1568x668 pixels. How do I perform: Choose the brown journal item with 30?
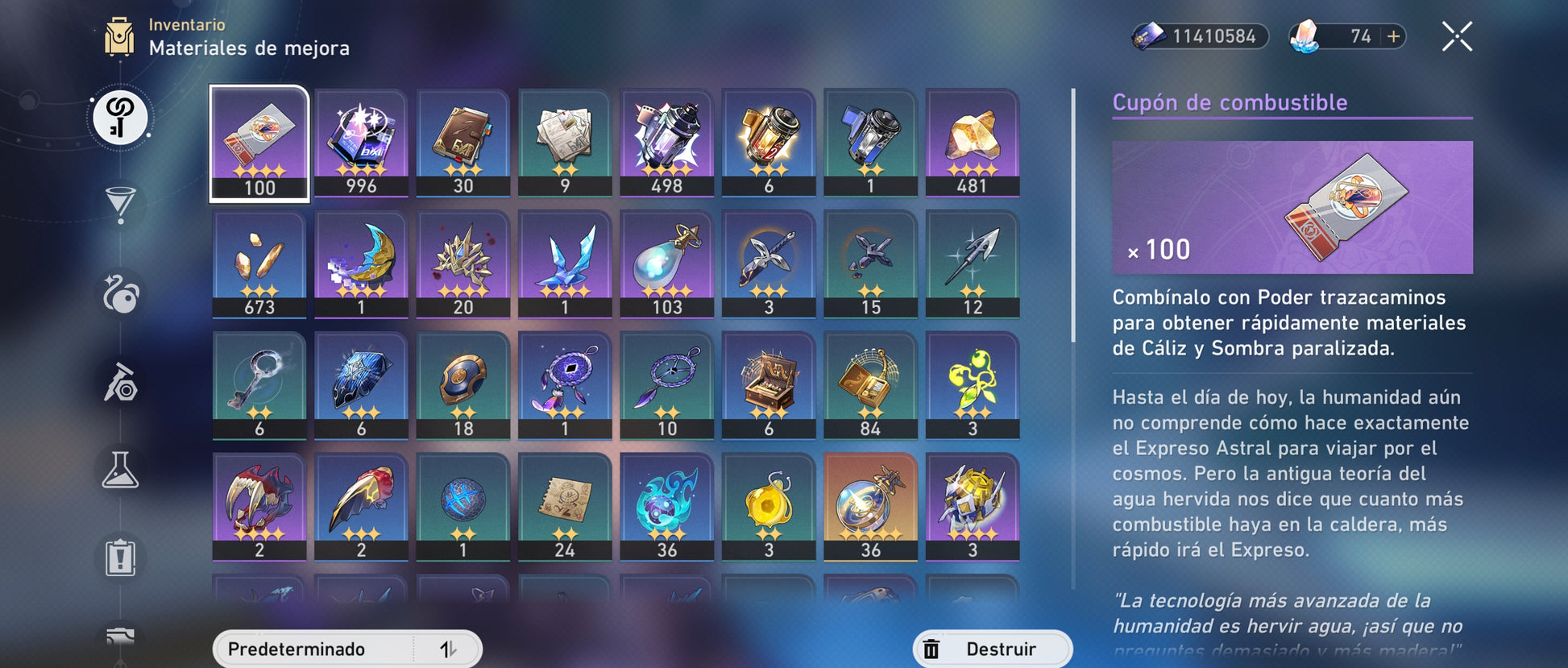point(463,143)
